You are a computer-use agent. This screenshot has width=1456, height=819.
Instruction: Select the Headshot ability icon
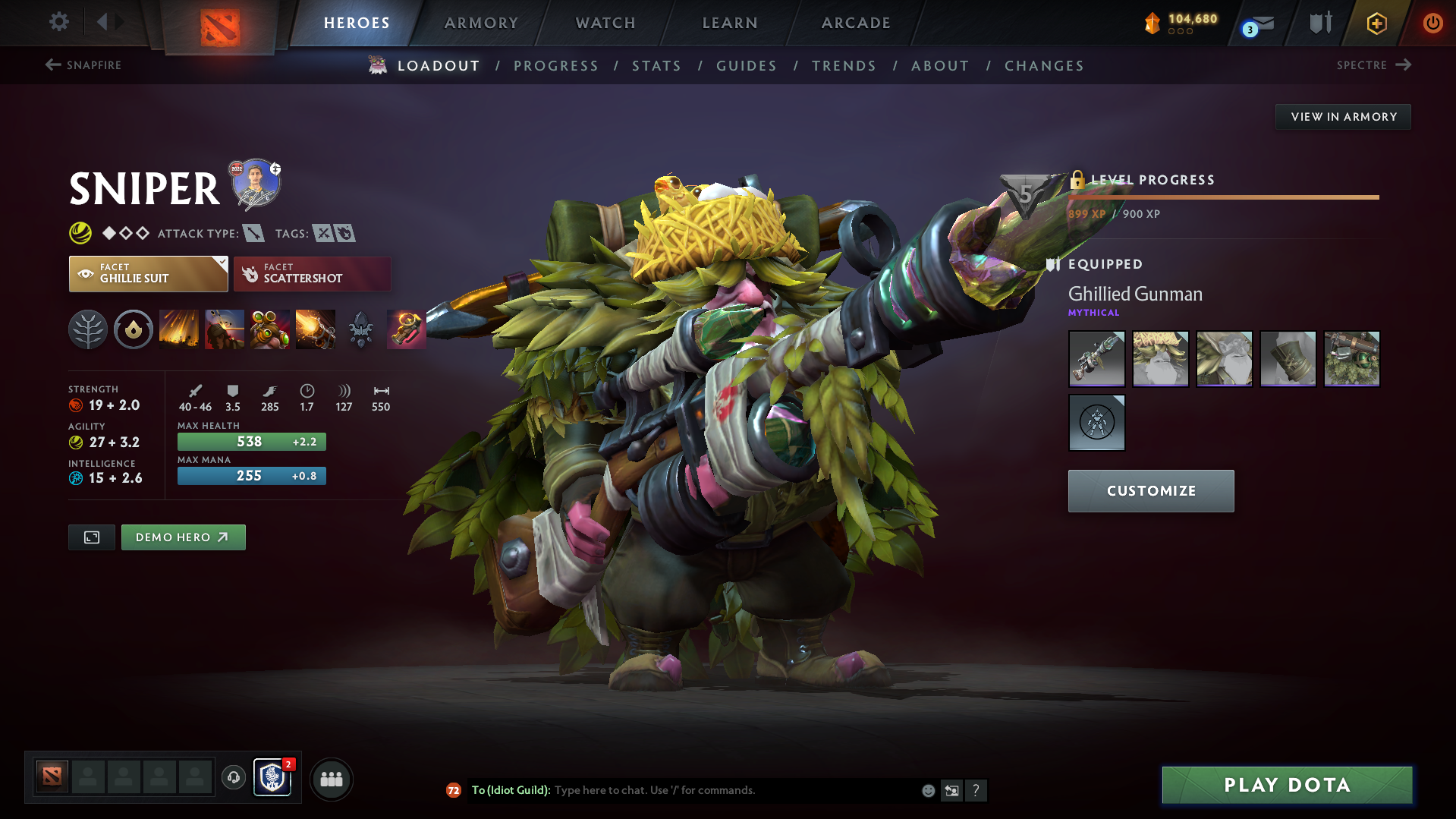(x=225, y=329)
